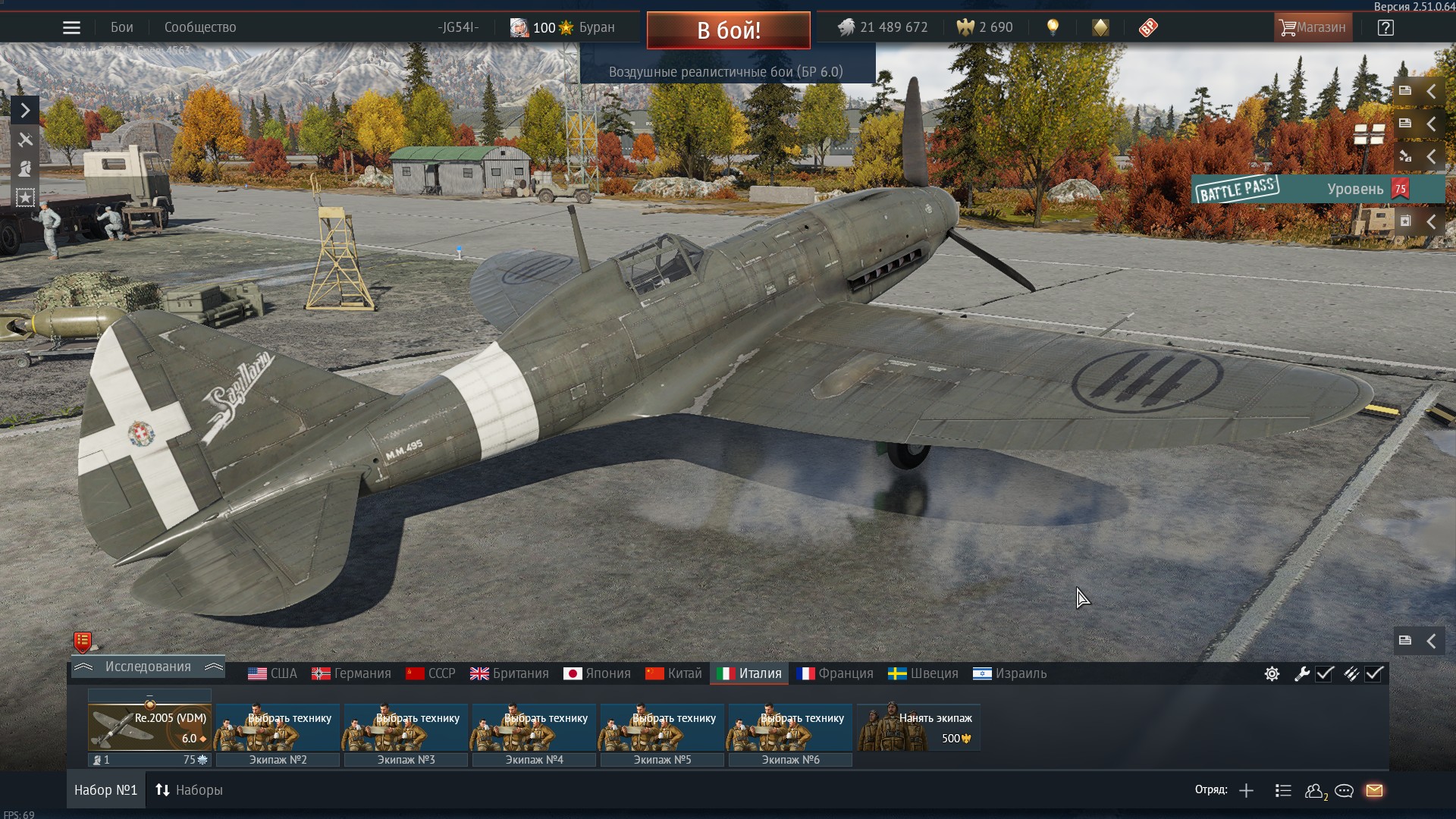This screenshot has width=1456, height=819.
Task: Select the Re.2005 (VDM) aircraft slot
Action: (149, 727)
